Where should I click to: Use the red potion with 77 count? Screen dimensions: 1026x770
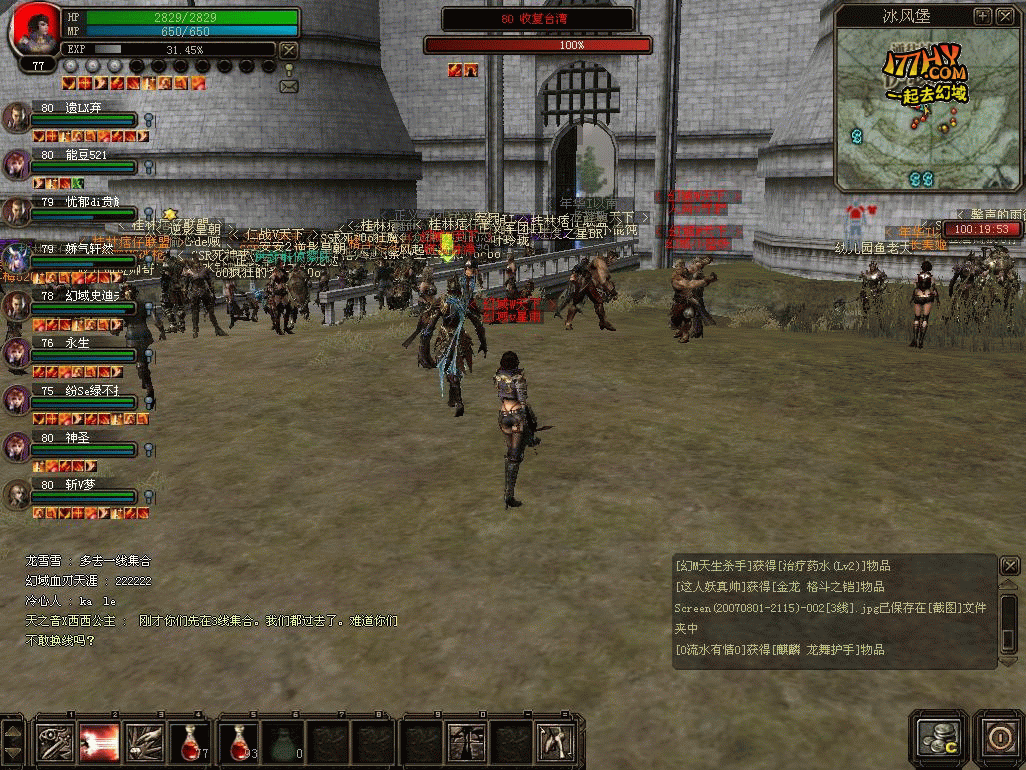pyautogui.click(x=188, y=742)
